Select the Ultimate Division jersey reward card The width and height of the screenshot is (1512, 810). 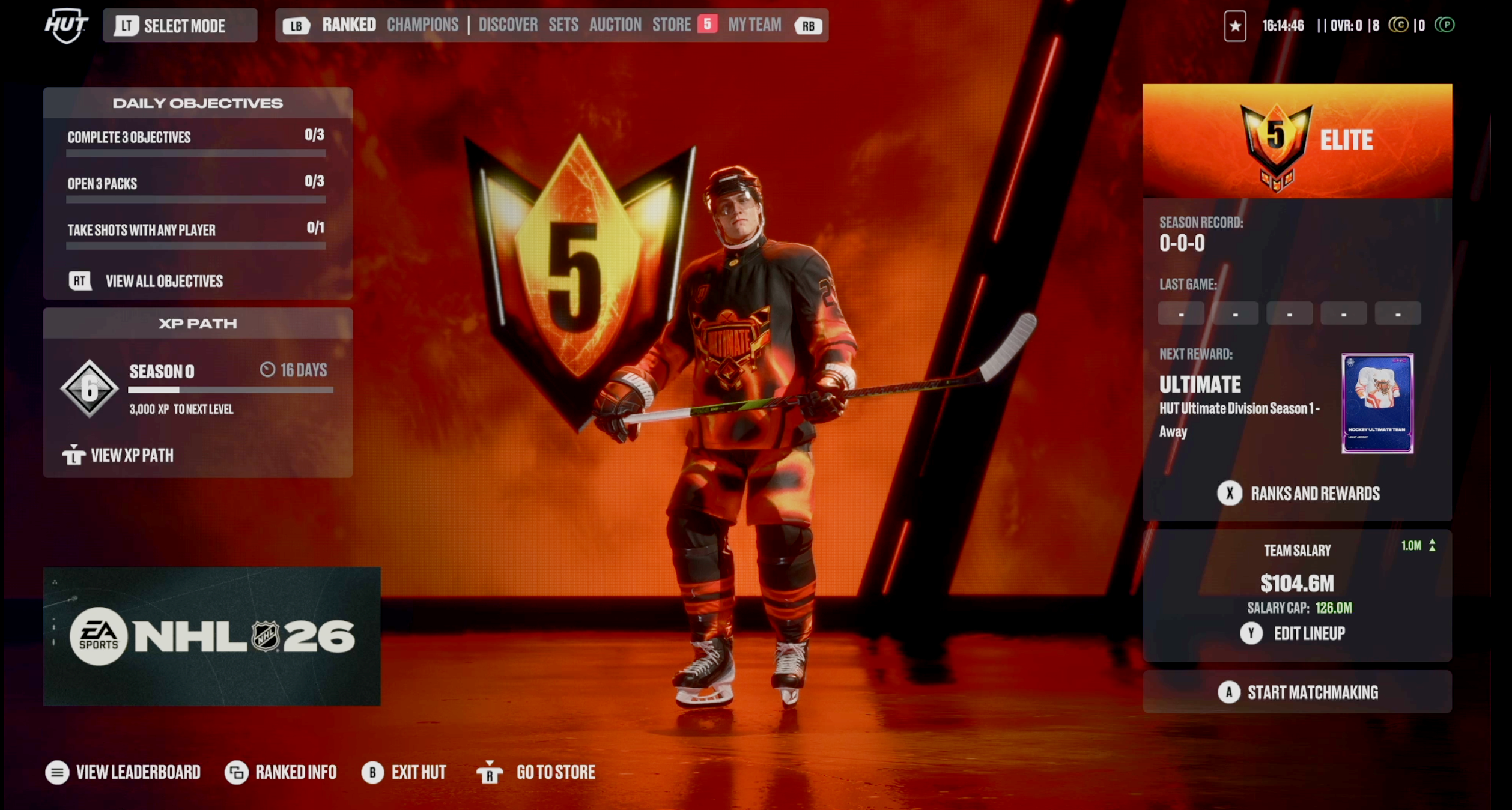click(x=1377, y=403)
